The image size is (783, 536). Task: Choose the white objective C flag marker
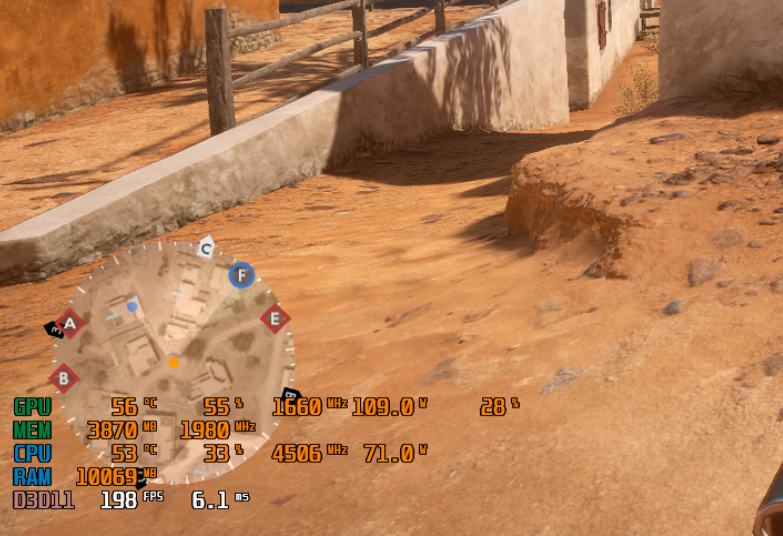tap(206, 247)
